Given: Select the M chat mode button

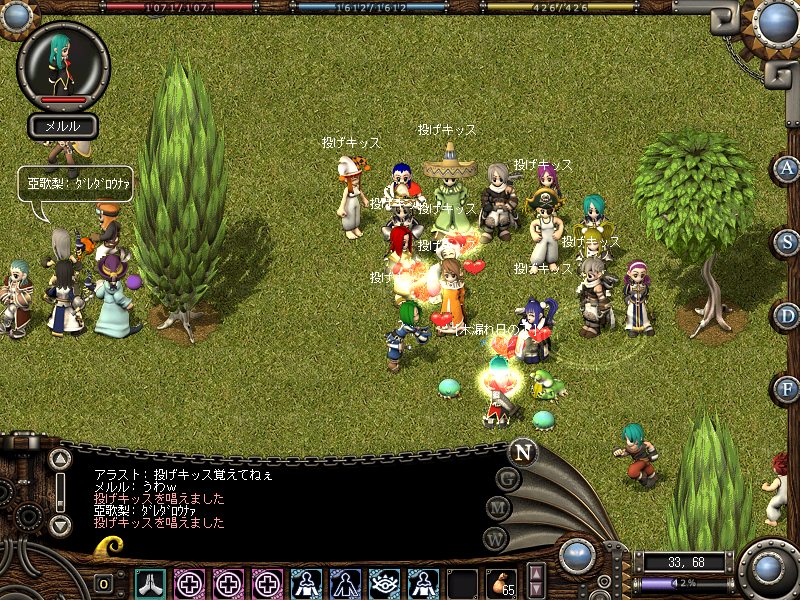Looking at the screenshot, I should click(x=499, y=509).
